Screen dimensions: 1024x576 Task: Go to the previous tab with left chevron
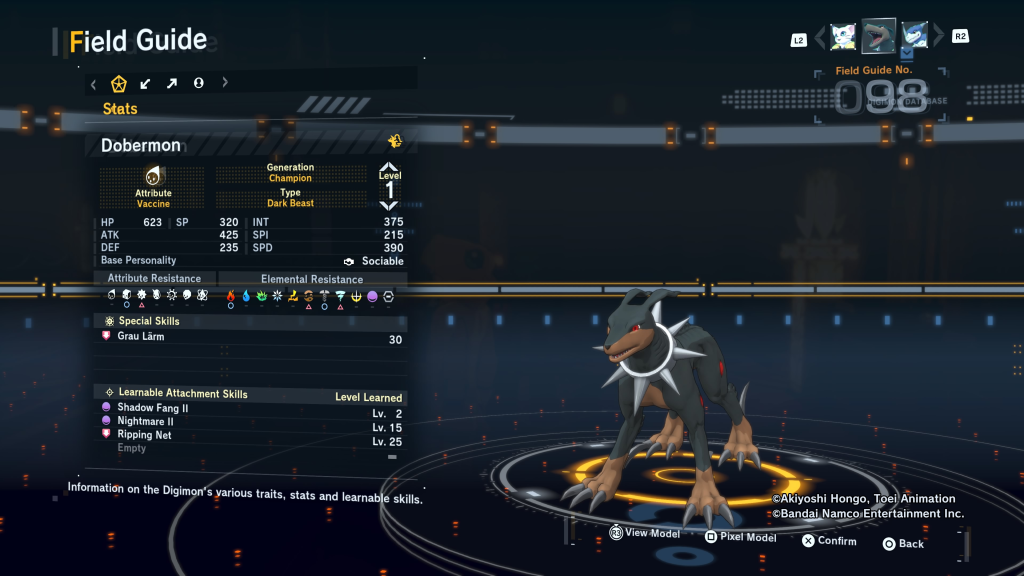[x=93, y=83]
